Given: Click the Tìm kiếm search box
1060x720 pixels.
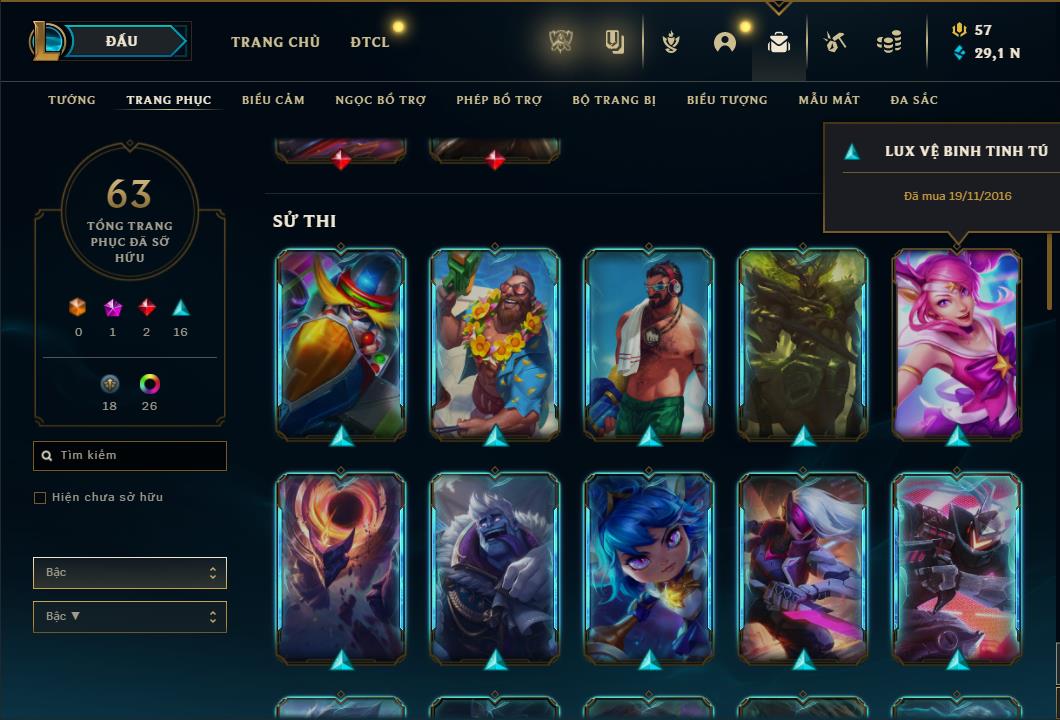Looking at the screenshot, I should [130, 456].
